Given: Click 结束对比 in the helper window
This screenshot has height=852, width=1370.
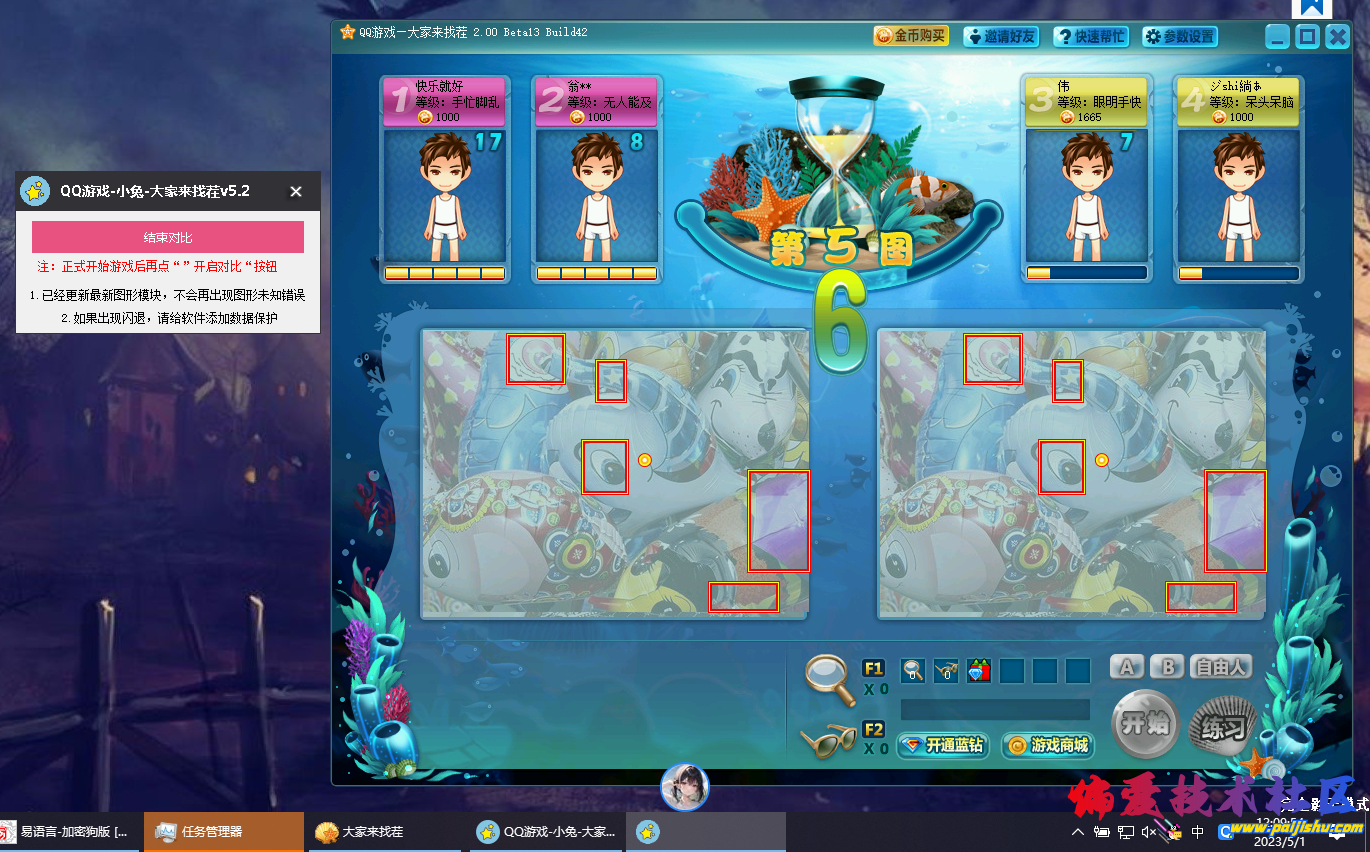Looking at the screenshot, I should (167, 236).
